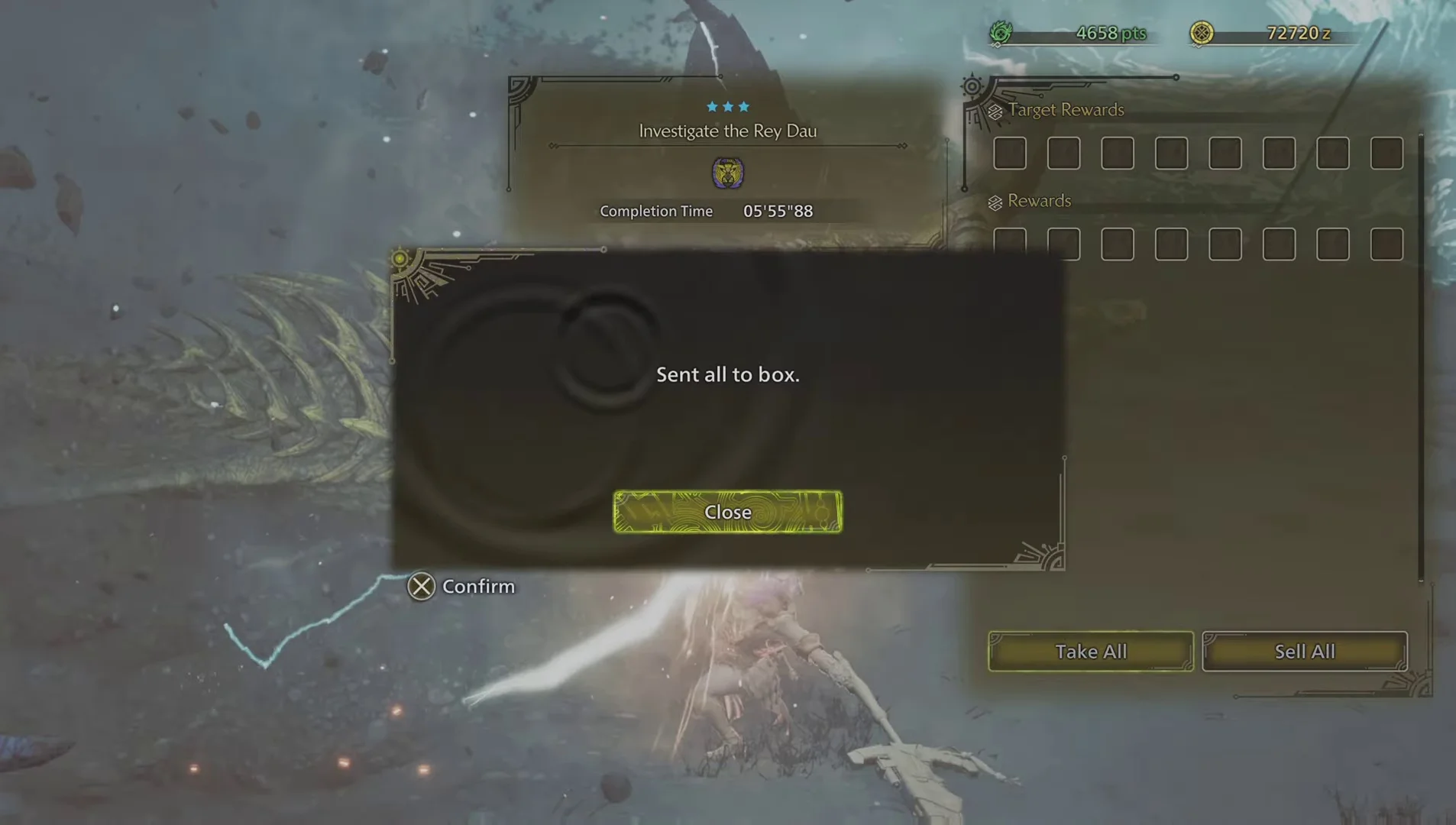The width and height of the screenshot is (1456, 825).
Task: Click the Confirm label text
Action: [478, 586]
